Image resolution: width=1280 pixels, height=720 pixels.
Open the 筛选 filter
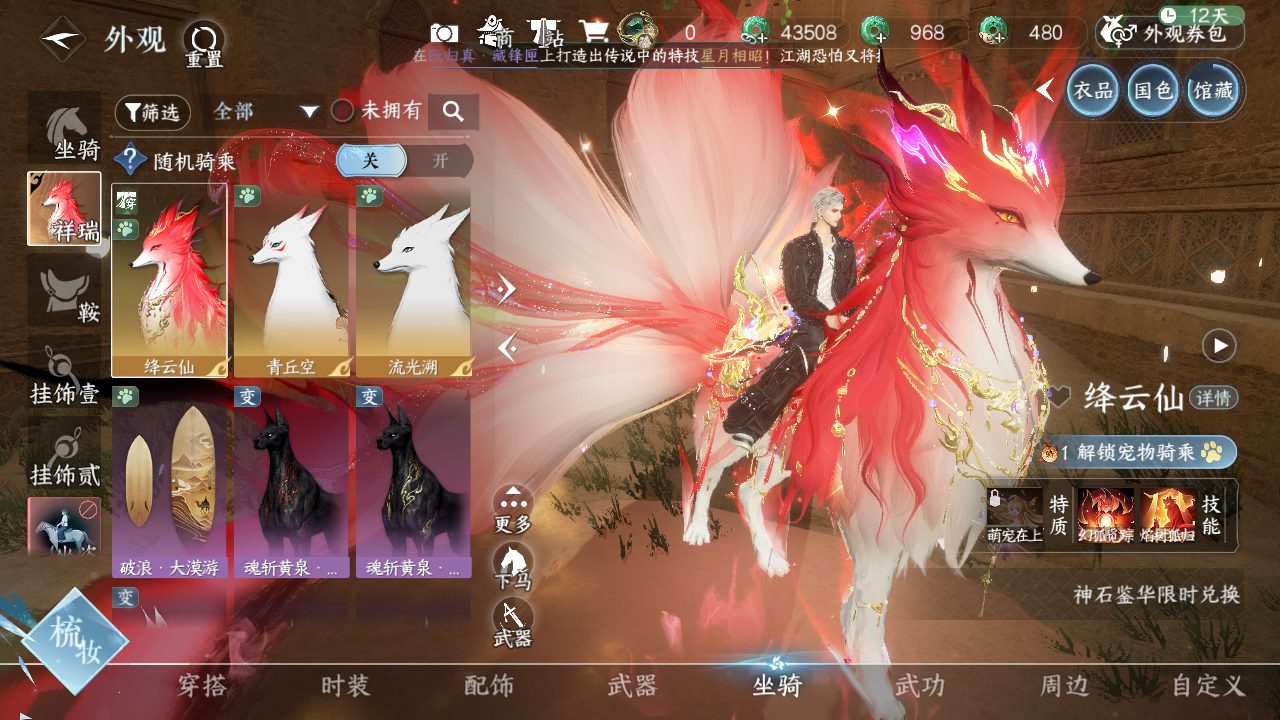152,113
